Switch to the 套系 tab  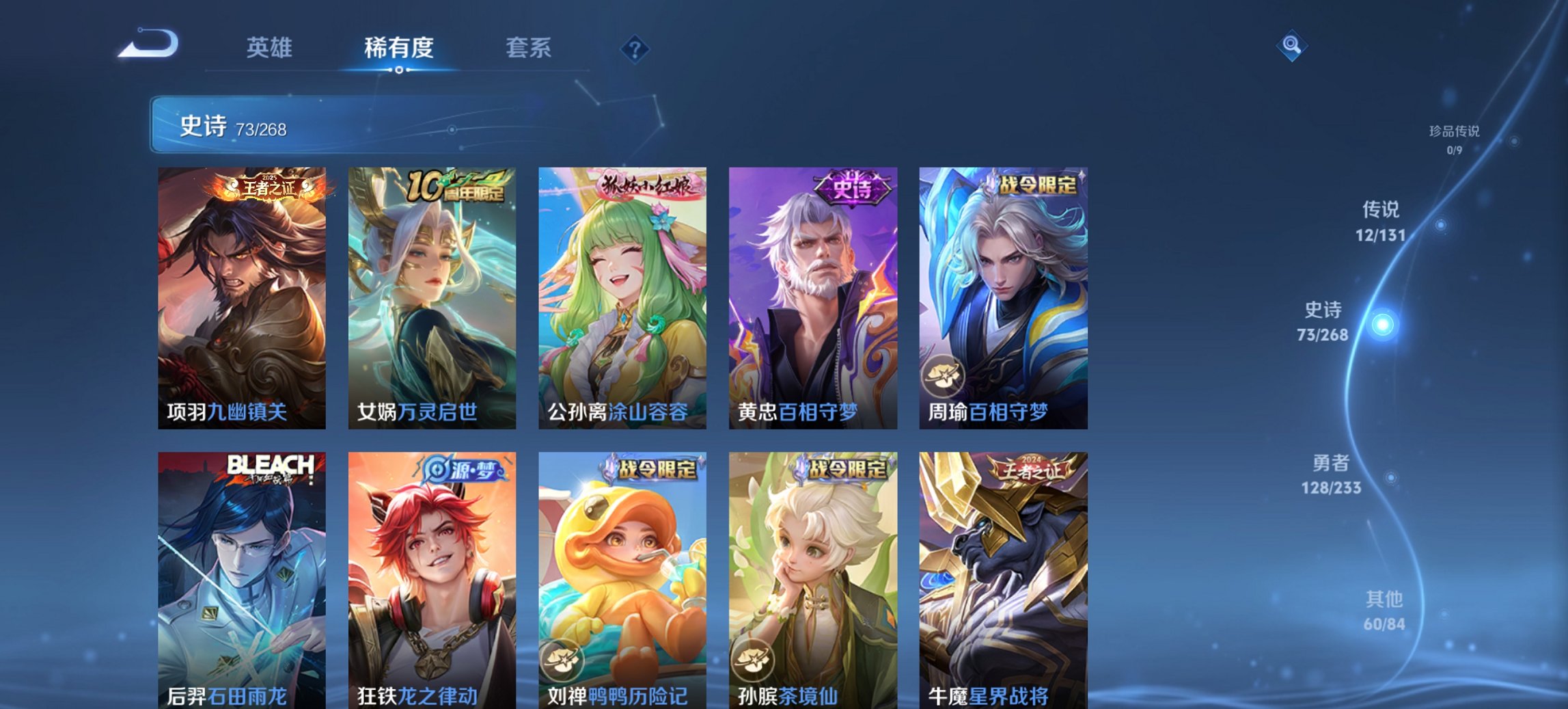(528, 46)
